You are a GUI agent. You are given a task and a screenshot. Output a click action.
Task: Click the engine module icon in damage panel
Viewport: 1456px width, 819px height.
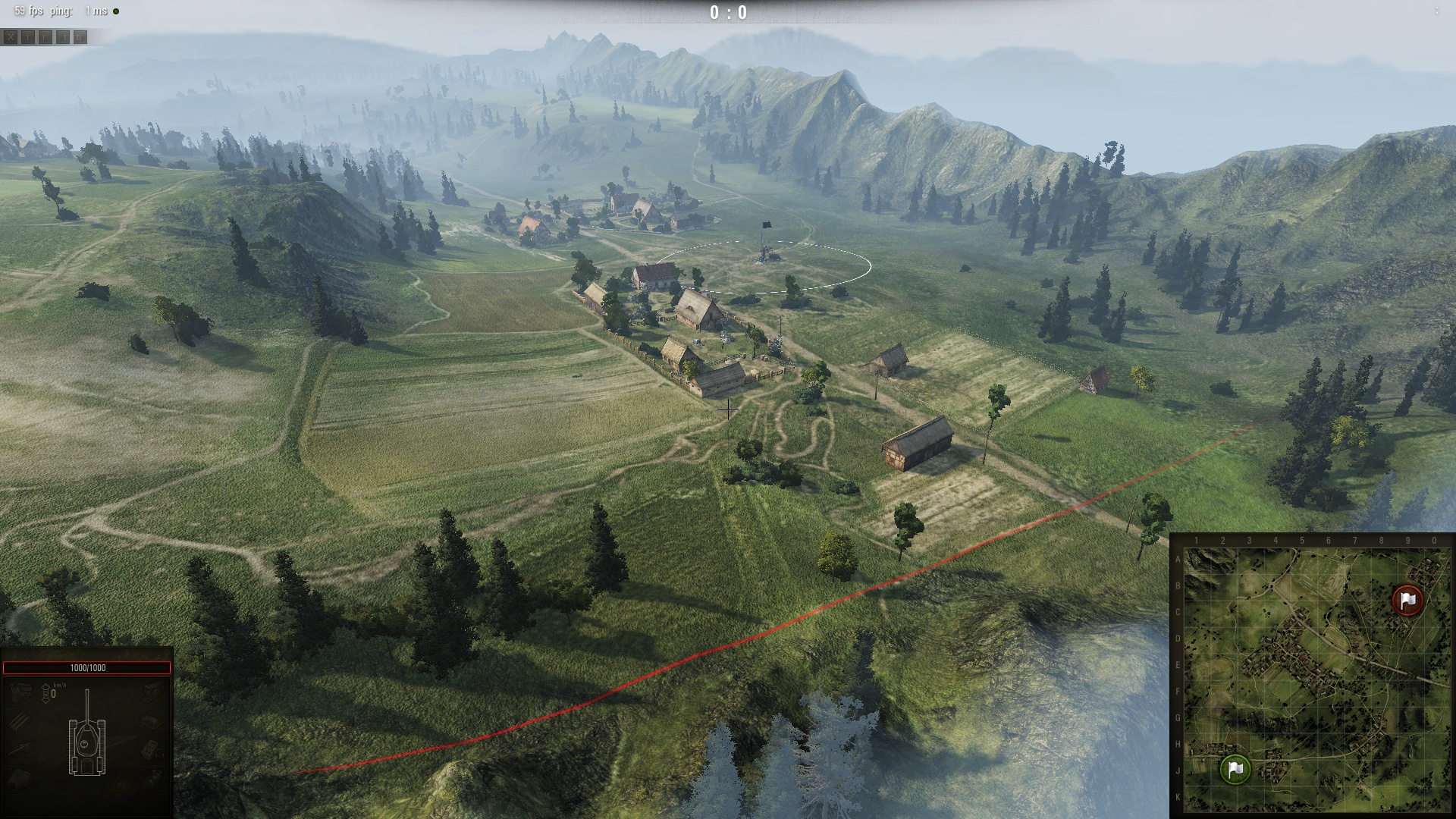[20, 692]
